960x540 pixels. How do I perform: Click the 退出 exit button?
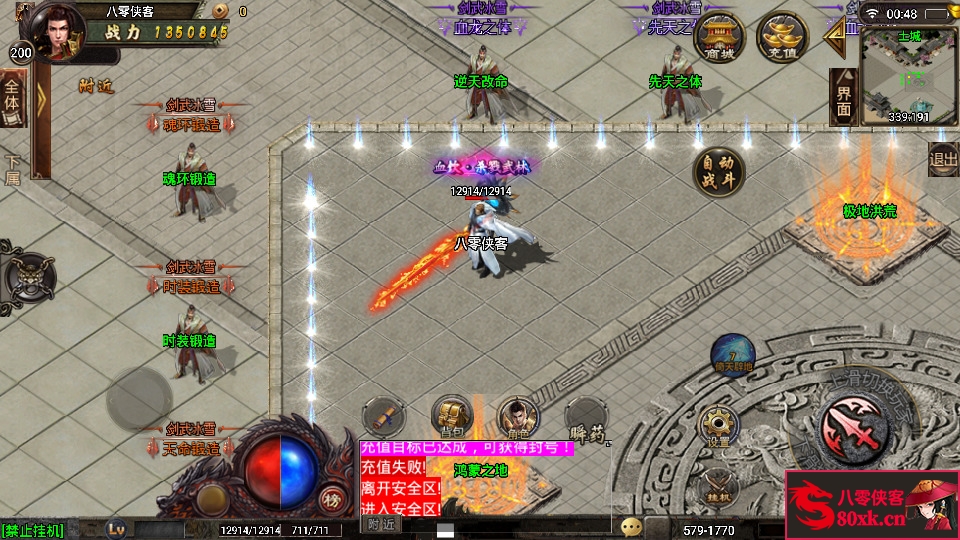943,159
